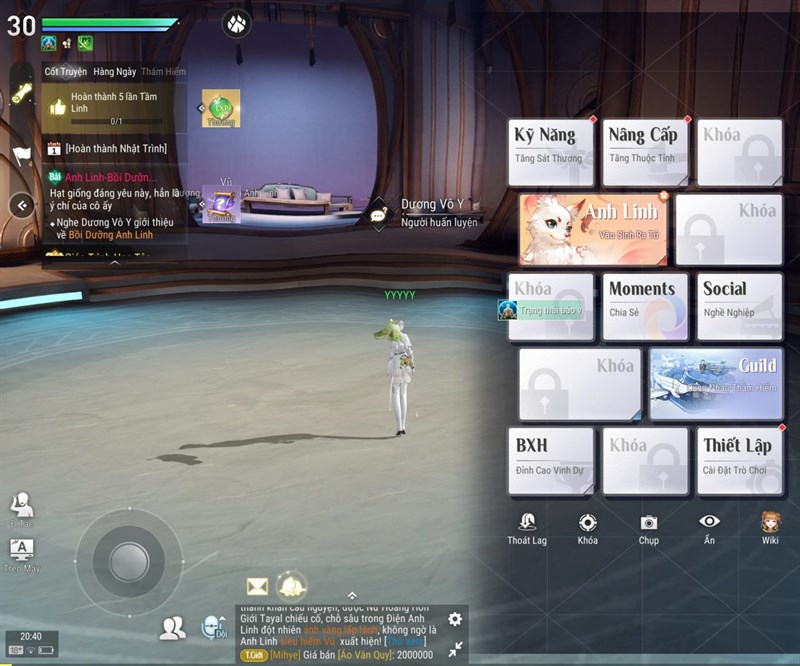Switch to the Cốt Truyện quest tab
The width and height of the screenshot is (800, 666).
pyautogui.click(x=65, y=72)
